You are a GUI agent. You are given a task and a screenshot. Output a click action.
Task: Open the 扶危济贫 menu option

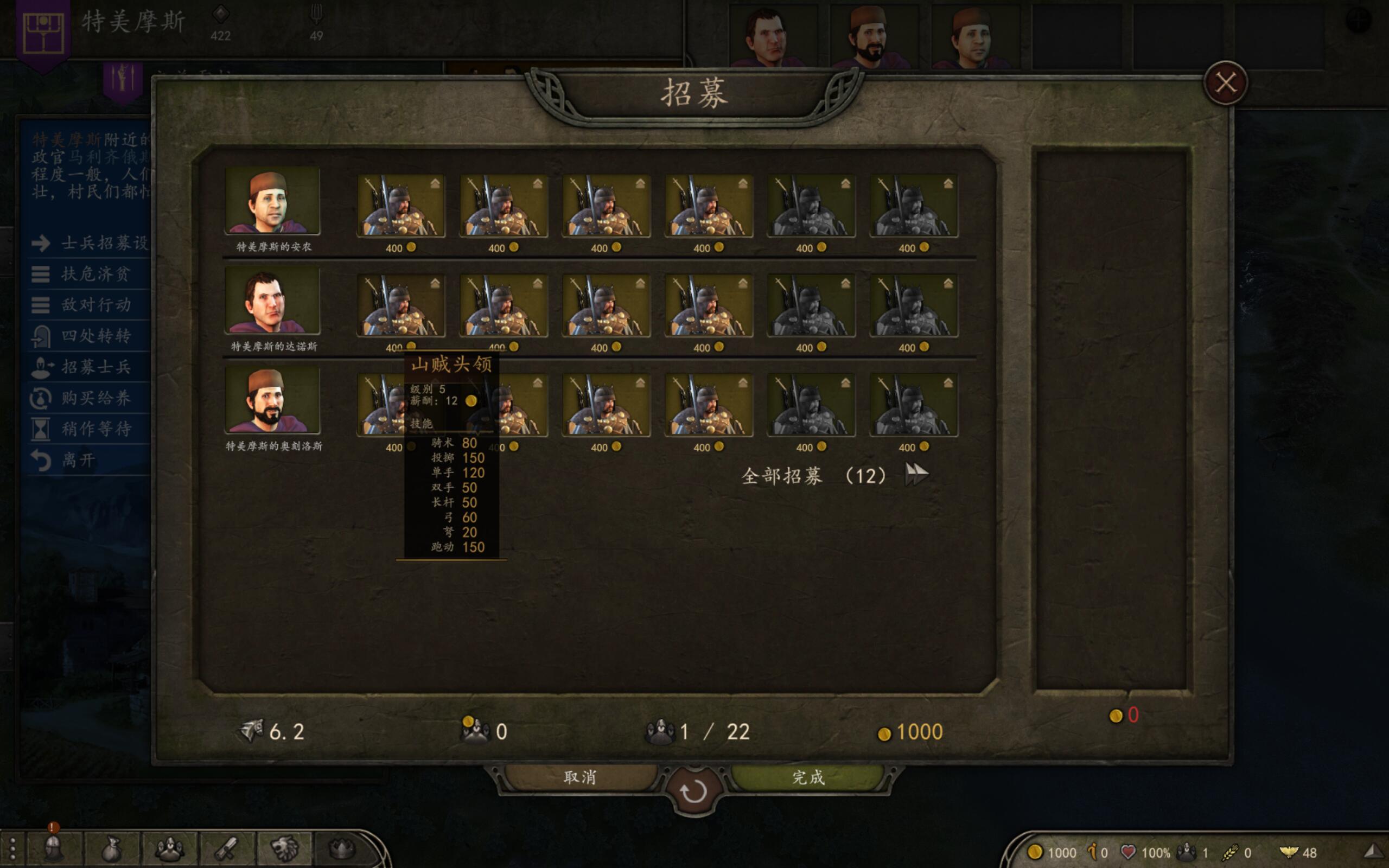[x=95, y=274]
